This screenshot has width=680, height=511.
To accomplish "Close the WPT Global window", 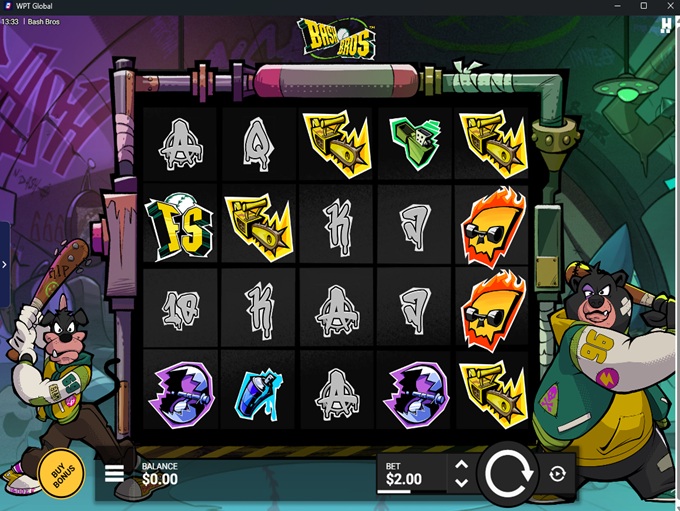I will (x=668, y=6).
